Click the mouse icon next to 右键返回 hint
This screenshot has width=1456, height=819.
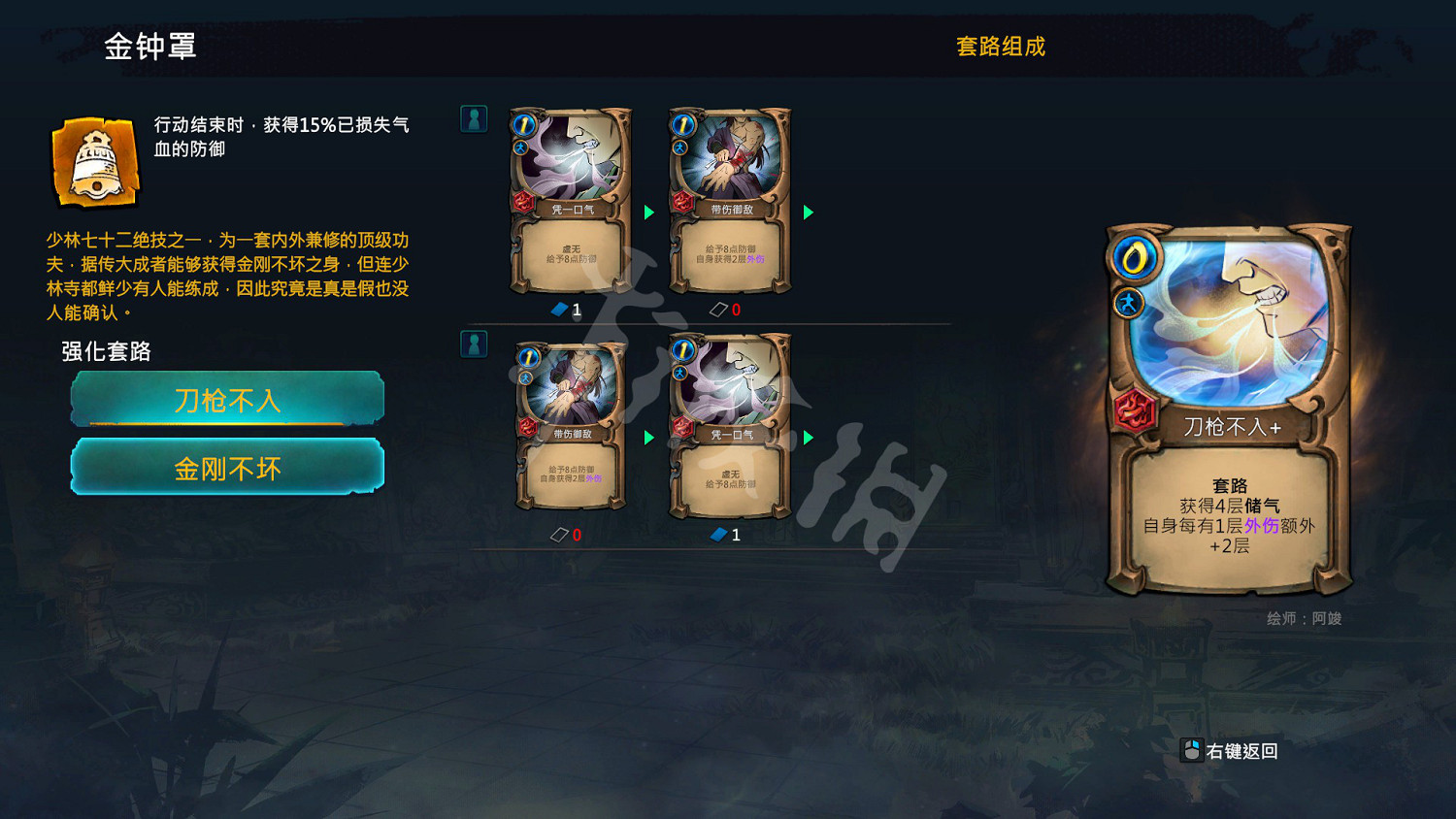point(1190,750)
